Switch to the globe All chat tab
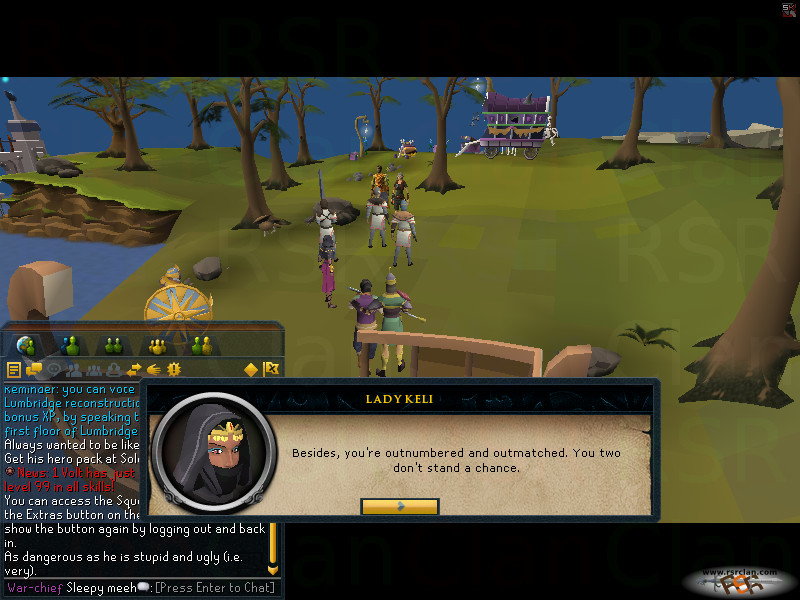 click(x=27, y=346)
